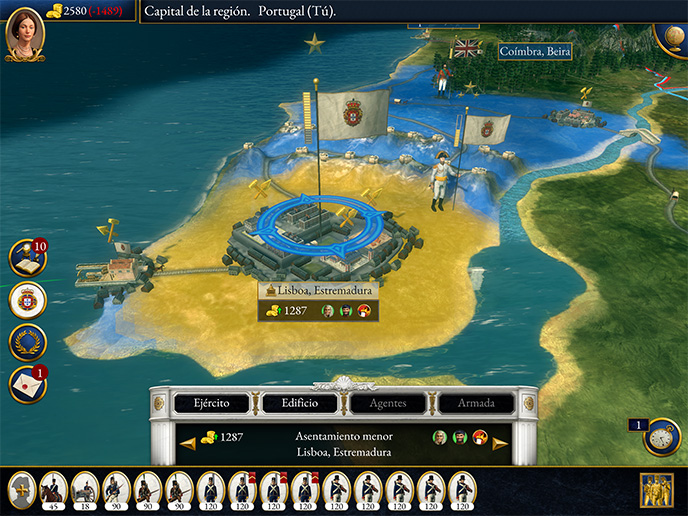
Task: Select the Agentes tab
Action: (x=388, y=403)
